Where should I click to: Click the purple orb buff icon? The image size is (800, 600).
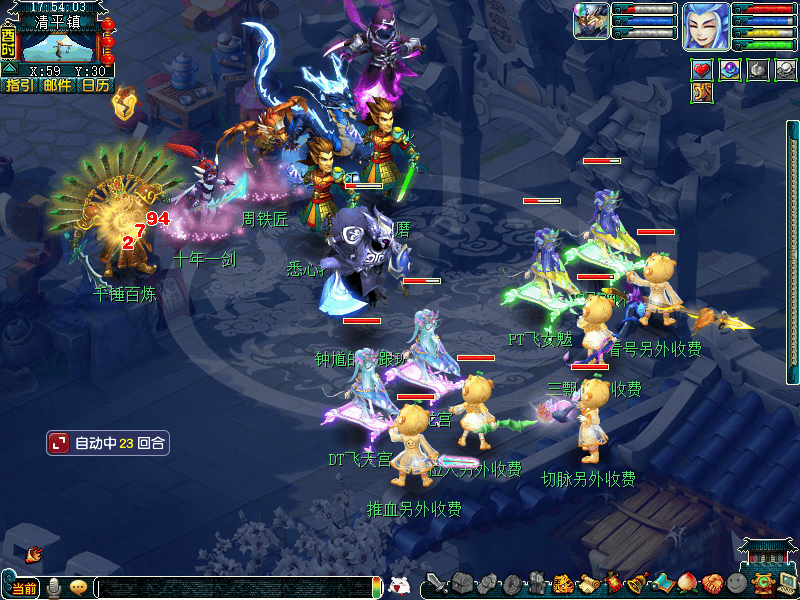coord(730,70)
